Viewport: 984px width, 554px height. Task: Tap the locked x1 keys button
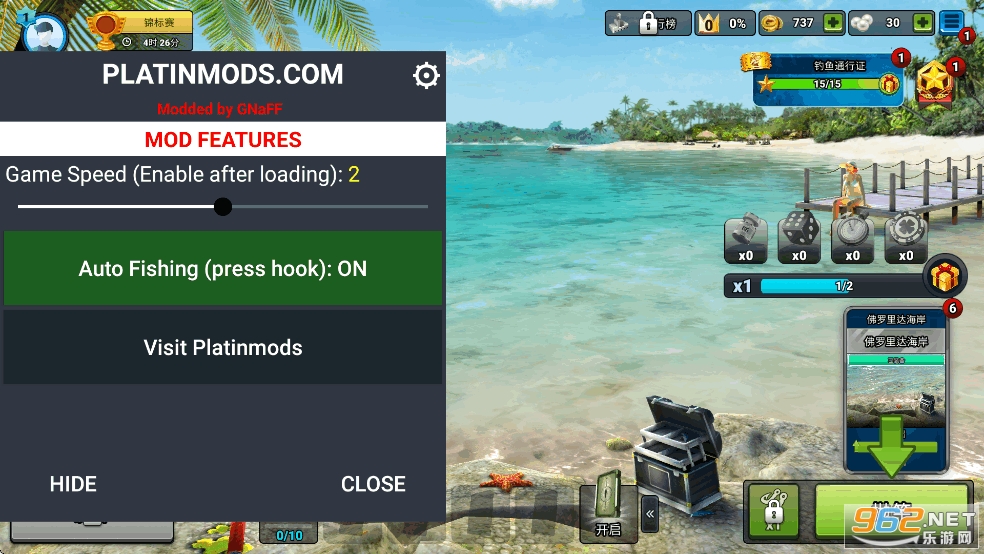tap(771, 510)
